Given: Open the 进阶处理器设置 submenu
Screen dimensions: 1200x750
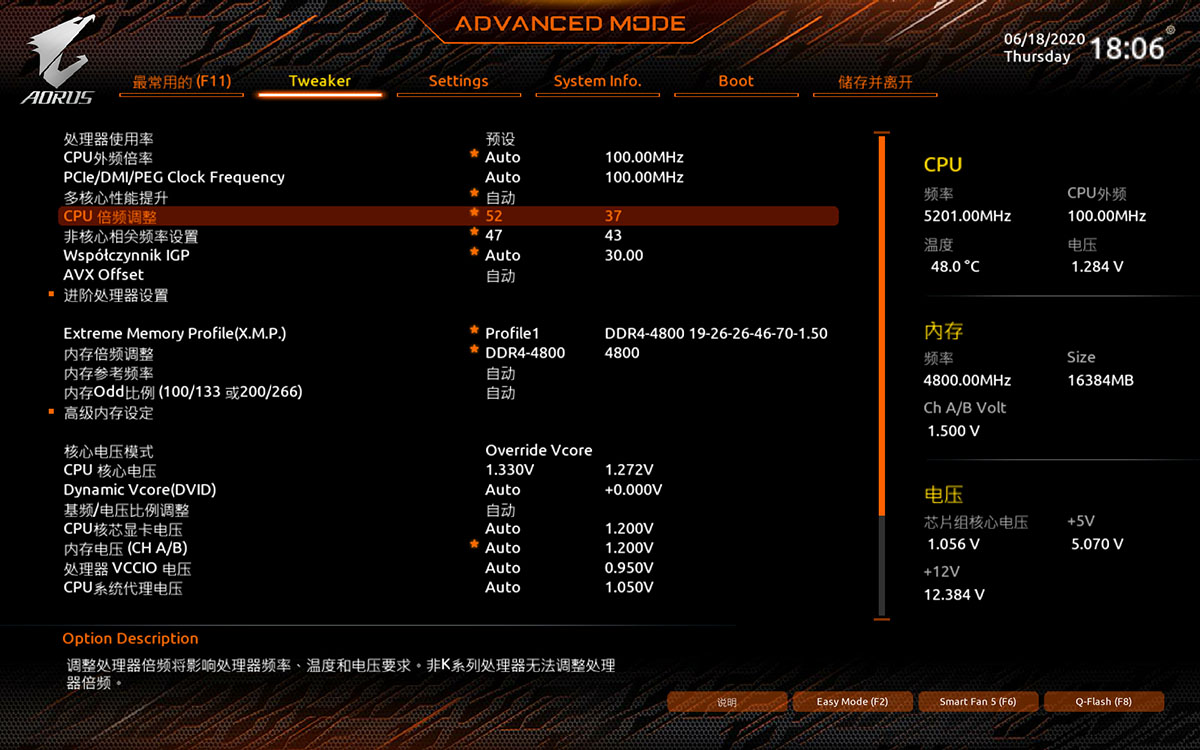Looking at the screenshot, I should [116, 295].
